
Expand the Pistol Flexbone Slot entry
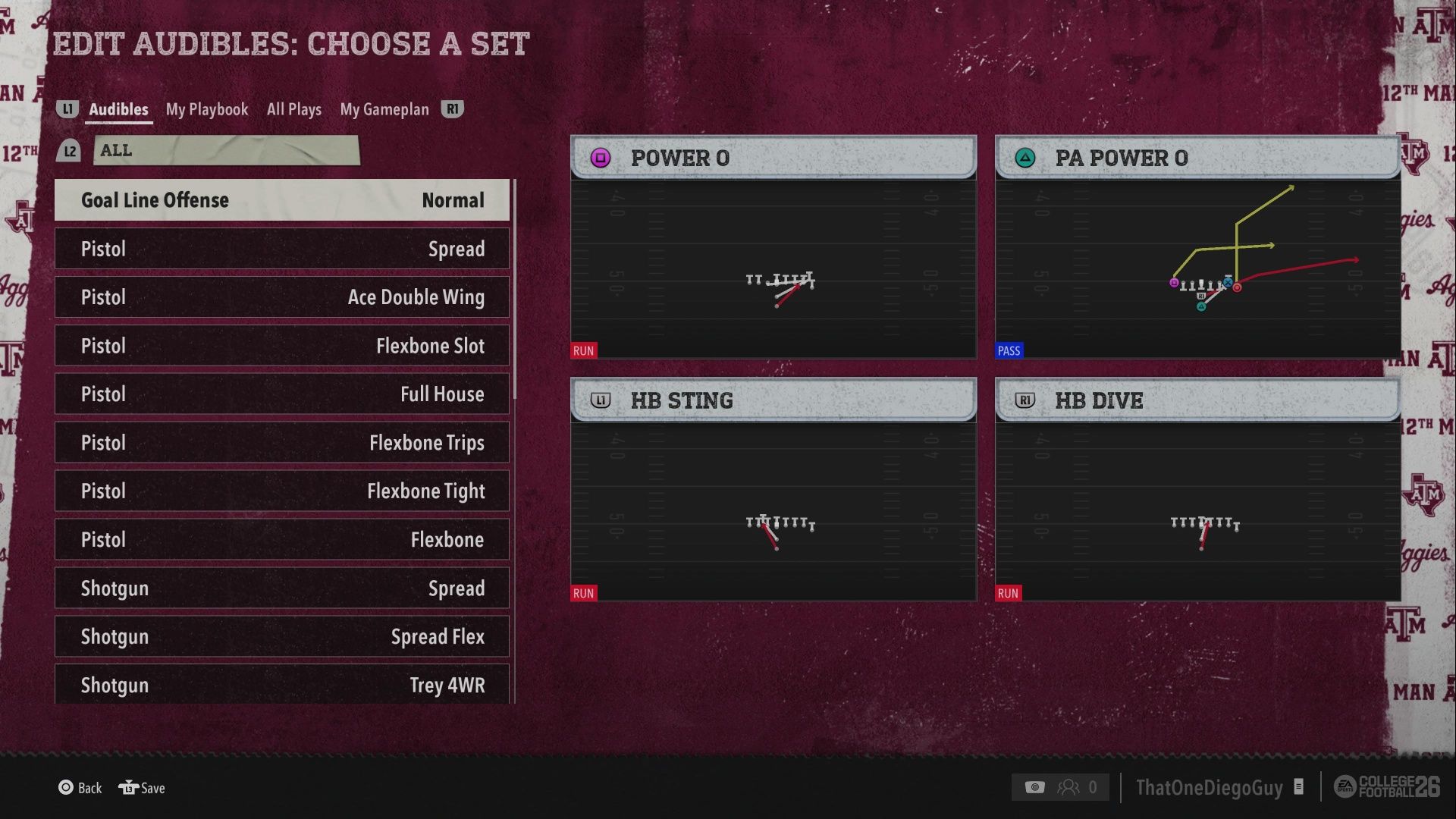pyautogui.click(x=281, y=345)
